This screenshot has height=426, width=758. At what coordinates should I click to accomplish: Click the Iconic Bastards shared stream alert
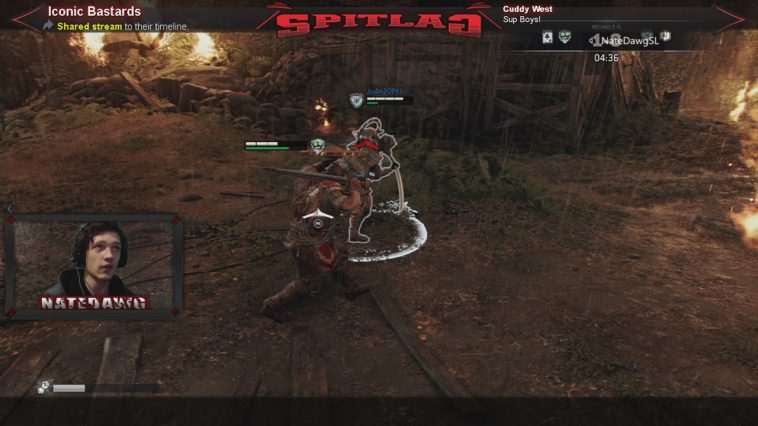pyautogui.click(x=95, y=18)
